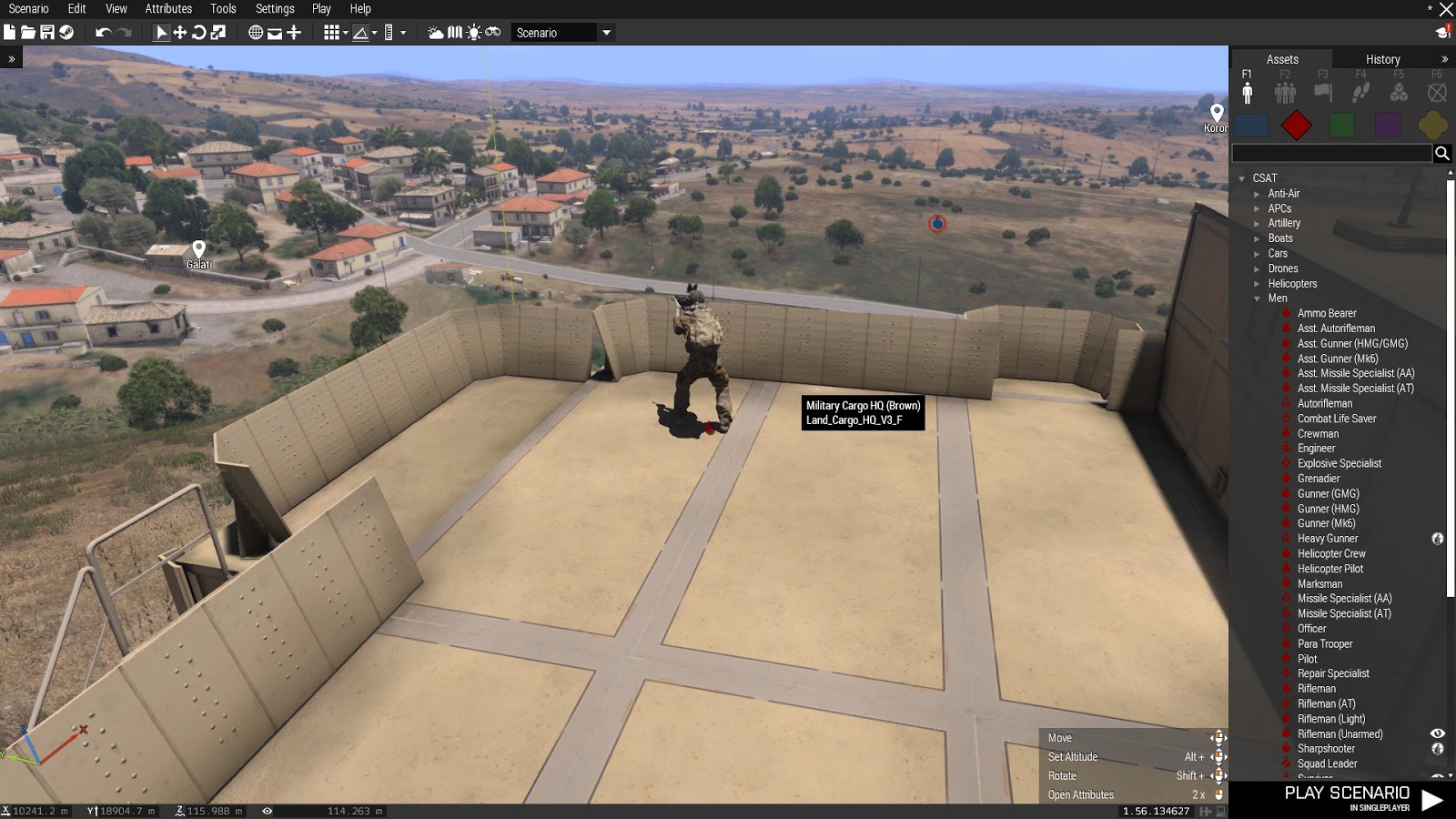Toggle visibility of Heavy Gunner entry
The width and height of the screenshot is (1456, 819).
coord(1438,539)
